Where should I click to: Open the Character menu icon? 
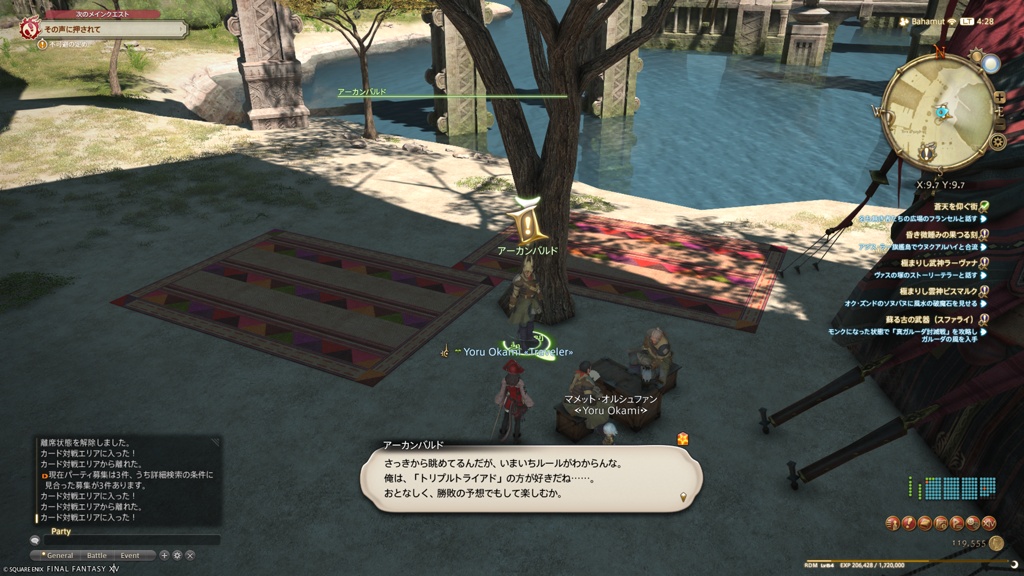[891, 523]
